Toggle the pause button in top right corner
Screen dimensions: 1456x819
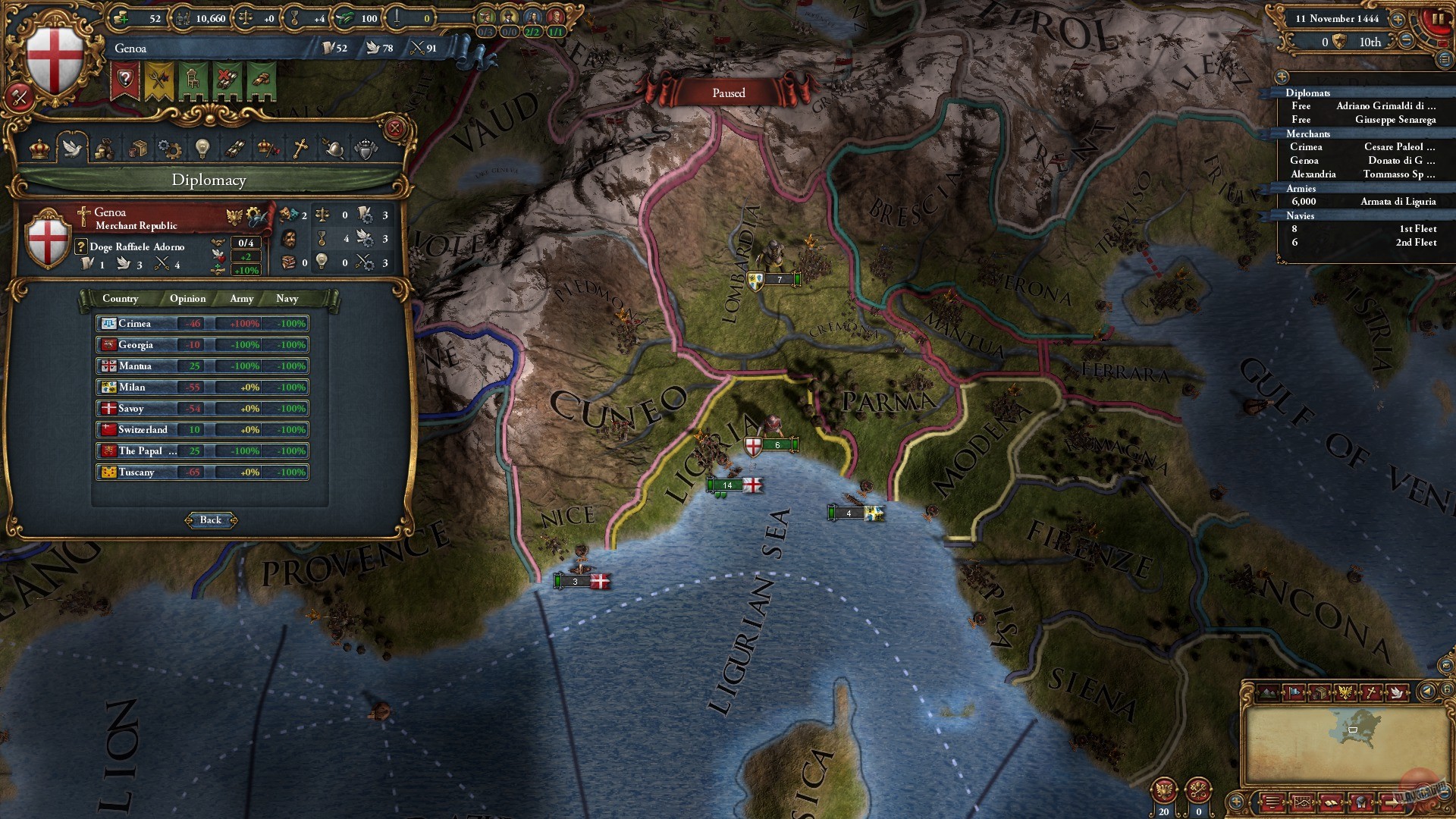coord(1439,19)
